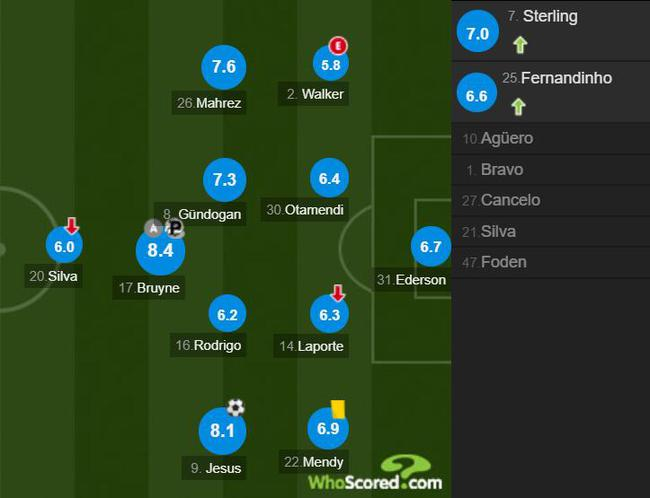Select Agüero from the substitutes list
Screen dimensions: 650x498
(x=550, y=139)
